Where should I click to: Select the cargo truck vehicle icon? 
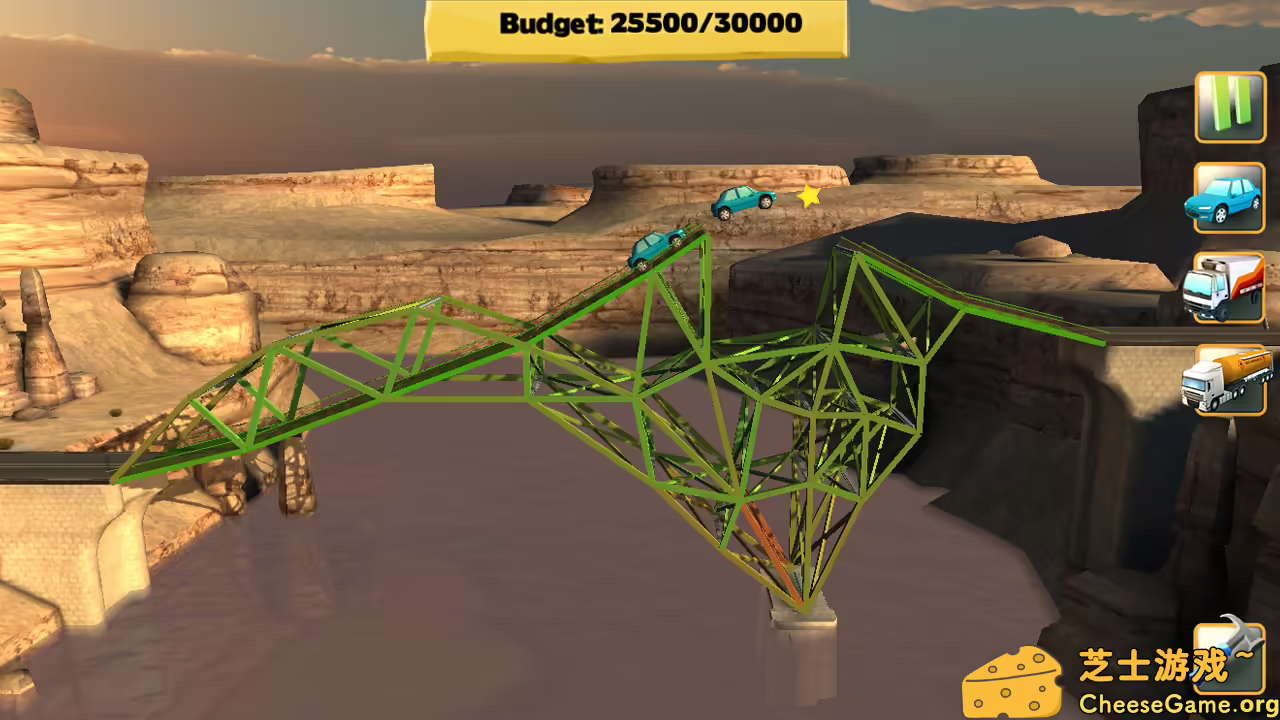(1228, 287)
